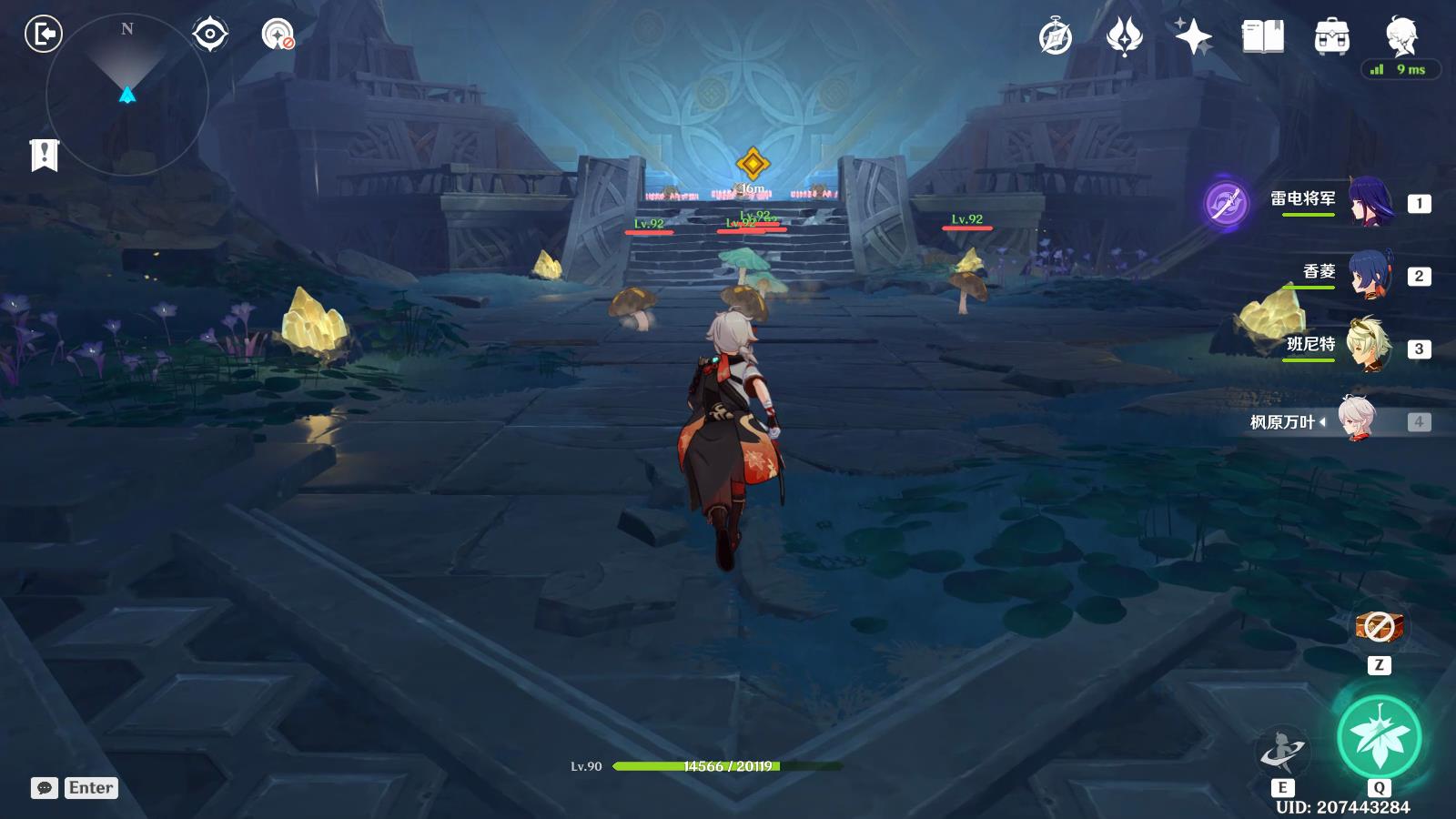Open the exclamation banner notice
1456x819 pixels.
click(x=44, y=155)
